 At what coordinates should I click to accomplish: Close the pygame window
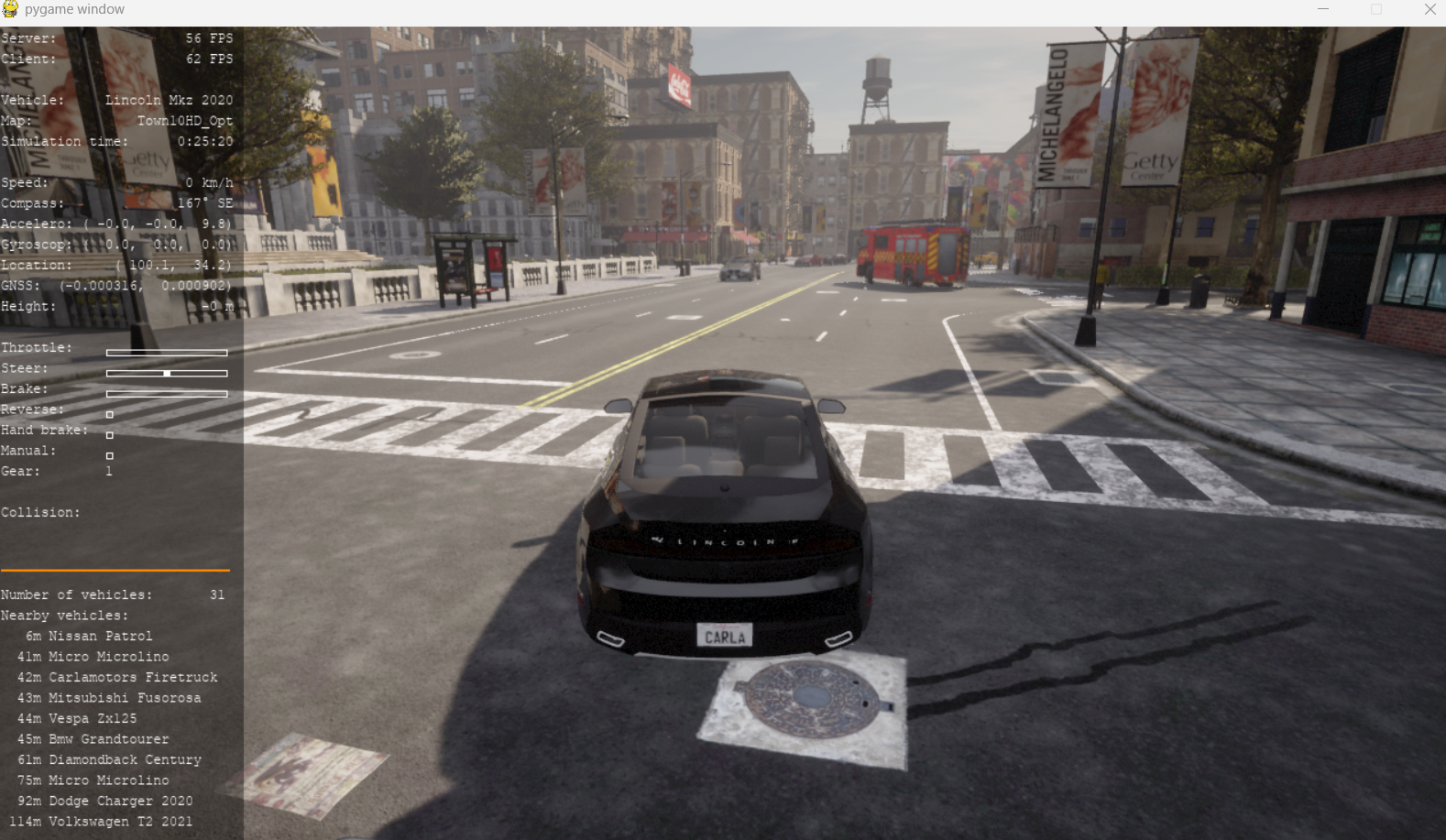click(1430, 9)
